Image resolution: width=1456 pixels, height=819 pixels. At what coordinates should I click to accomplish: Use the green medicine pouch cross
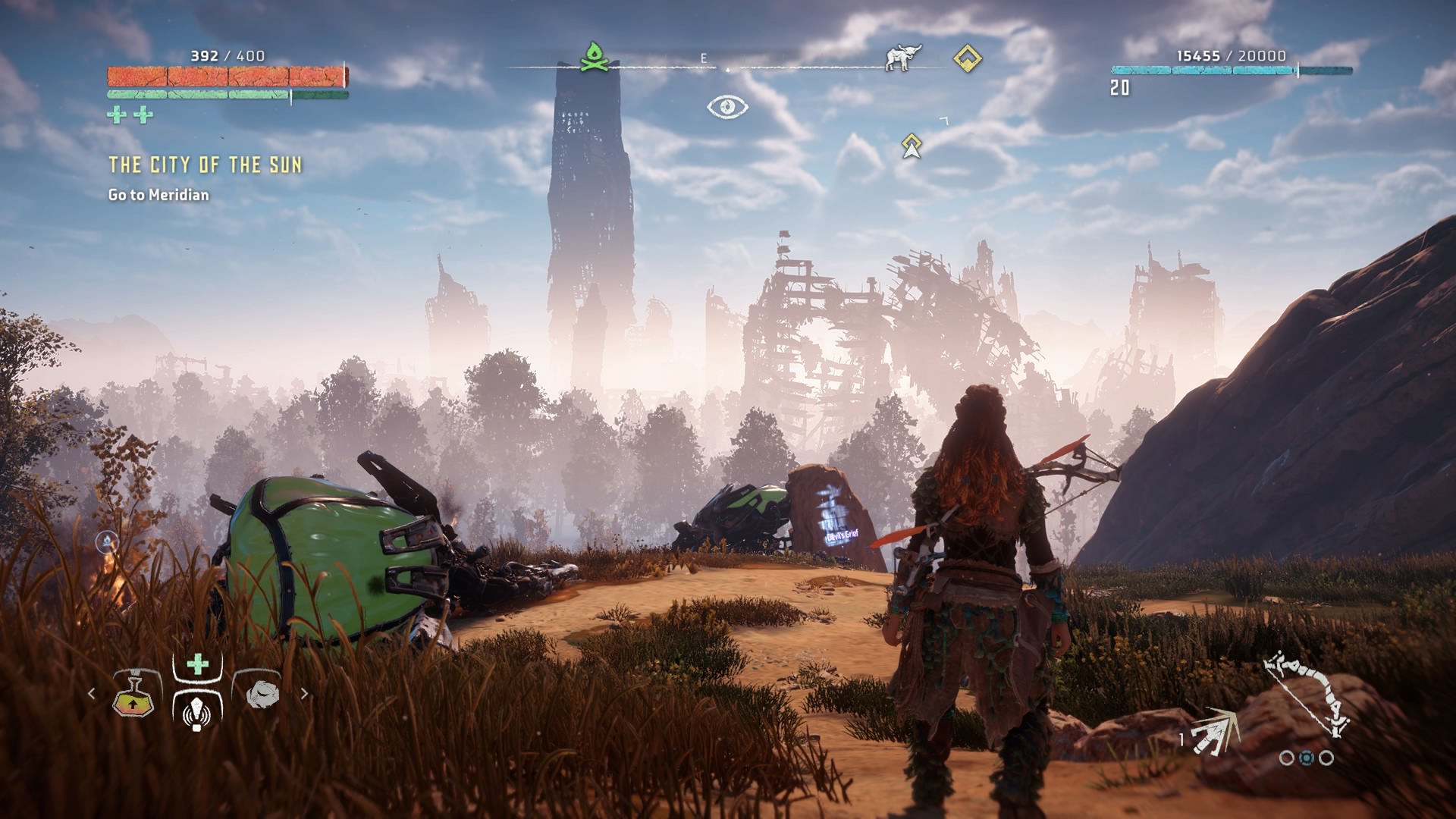pyautogui.click(x=197, y=665)
